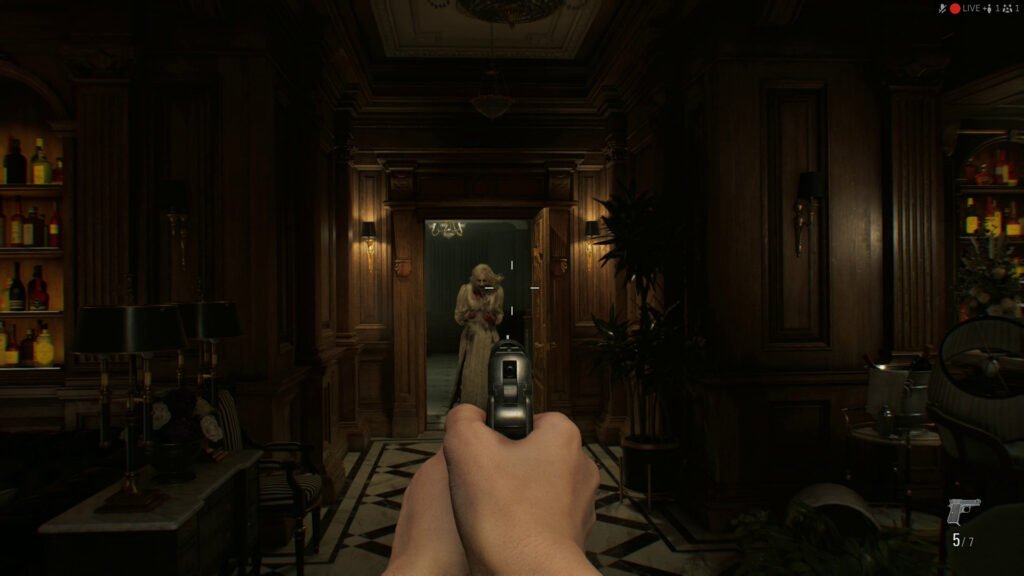Click the red LIVE recording indicator
Viewport: 1024px width, 576px height.
(955, 8)
